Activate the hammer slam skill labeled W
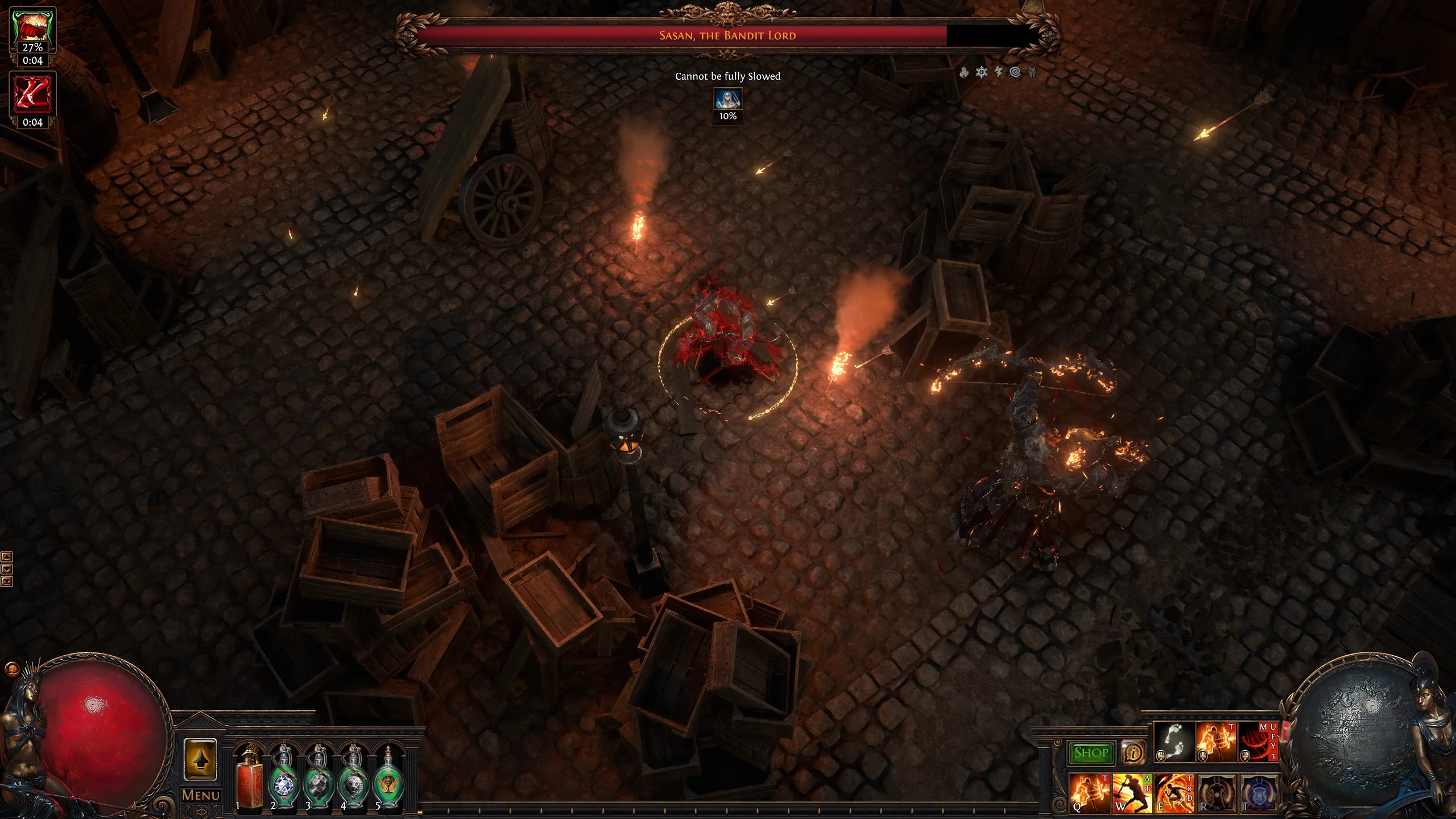The width and height of the screenshot is (1456, 819). tap(1131, 793)
